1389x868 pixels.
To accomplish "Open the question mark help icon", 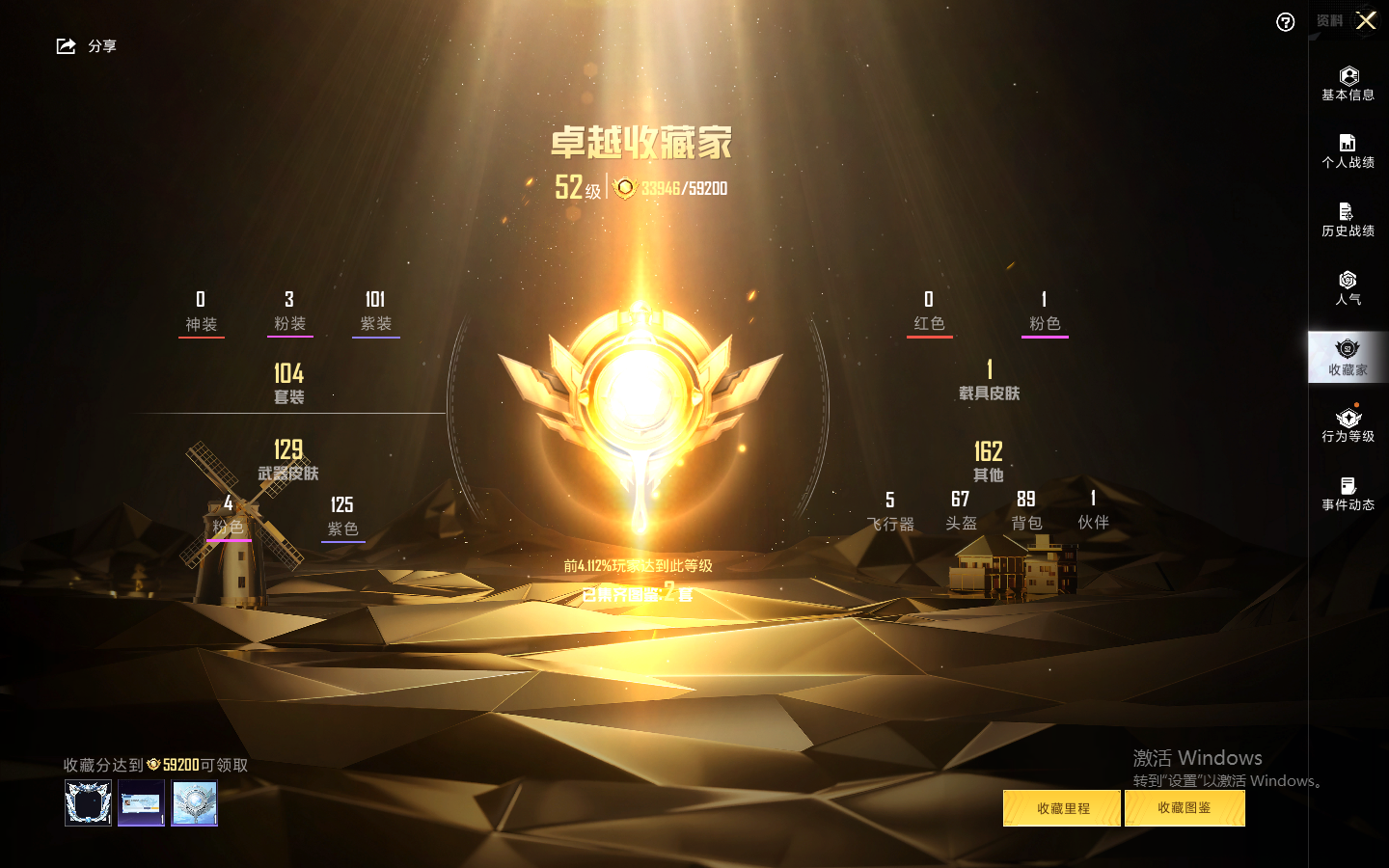I will pyautogui.click(x=1285, y=22).
